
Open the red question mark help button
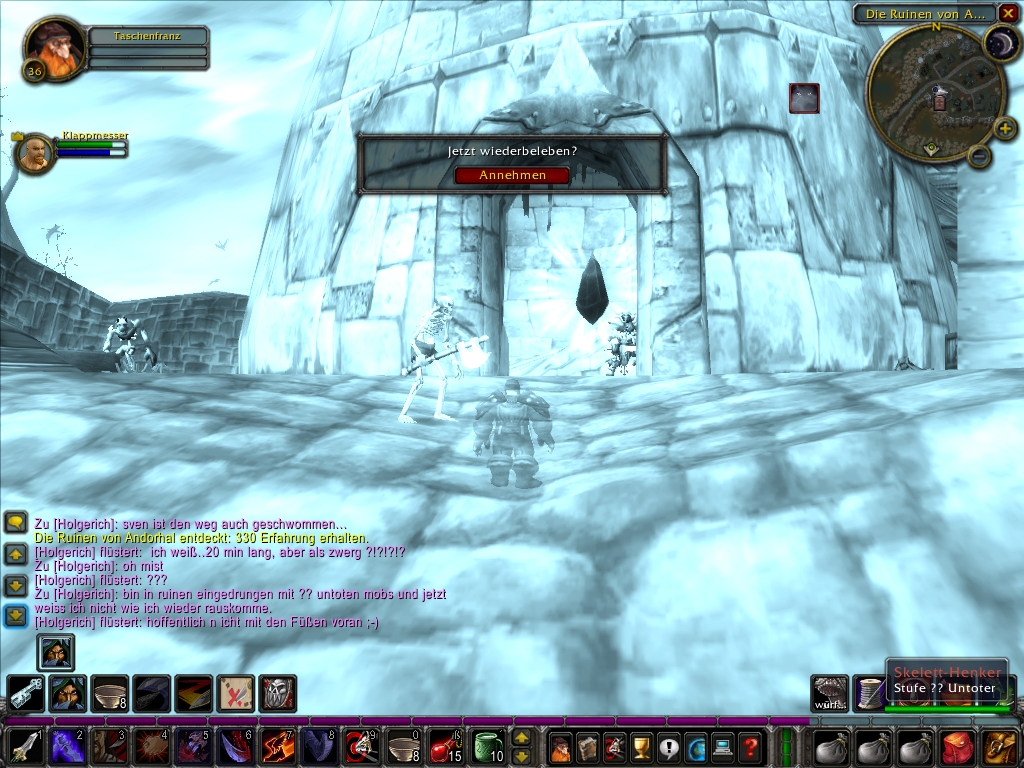coord(749,747)
